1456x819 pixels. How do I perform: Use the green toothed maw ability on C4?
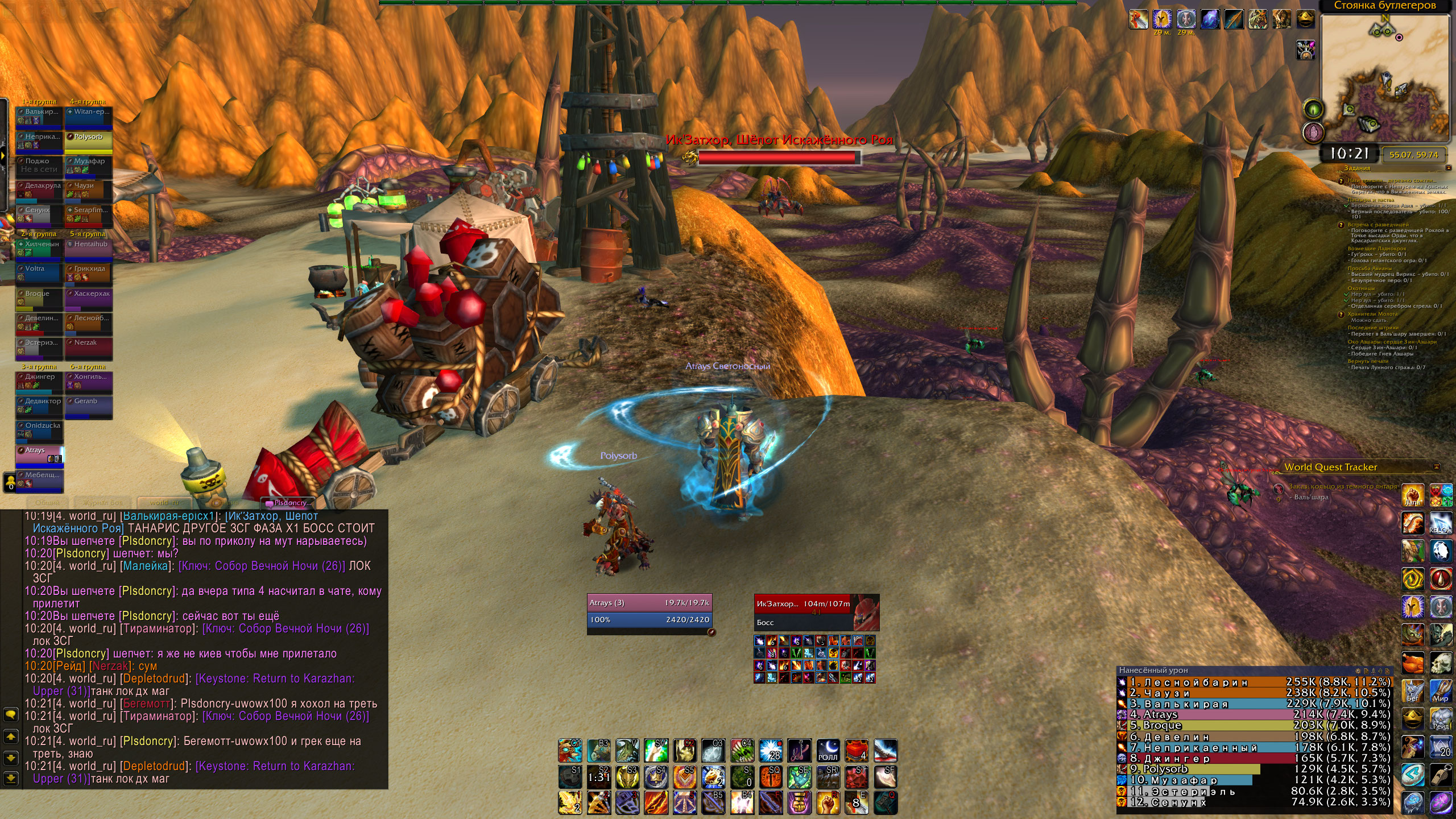click(742, 751)
